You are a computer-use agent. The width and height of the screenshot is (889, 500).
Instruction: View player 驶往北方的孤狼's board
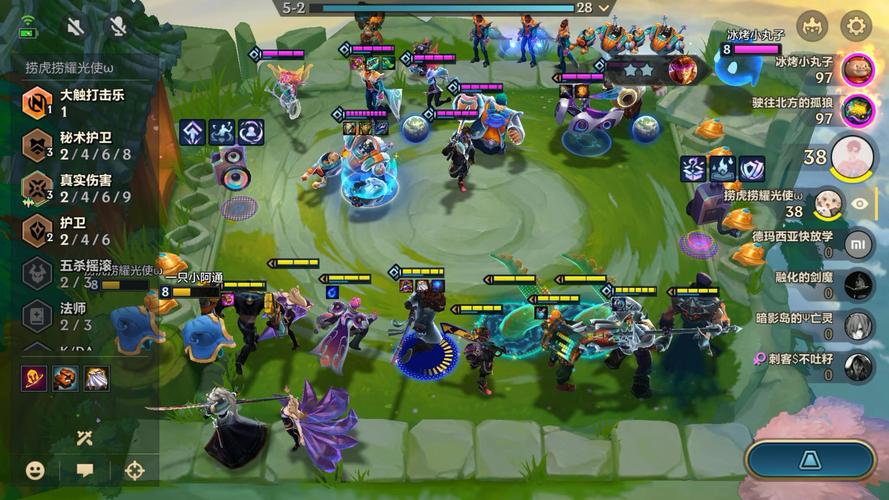pos(857,110)
